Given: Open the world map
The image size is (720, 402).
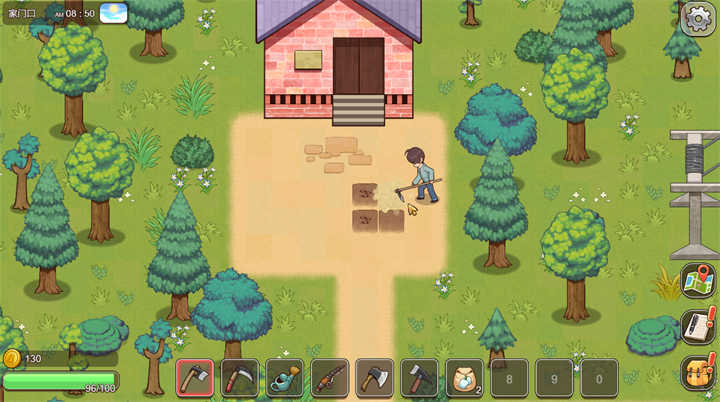Looking at the screenshot, I should (697, 281).
